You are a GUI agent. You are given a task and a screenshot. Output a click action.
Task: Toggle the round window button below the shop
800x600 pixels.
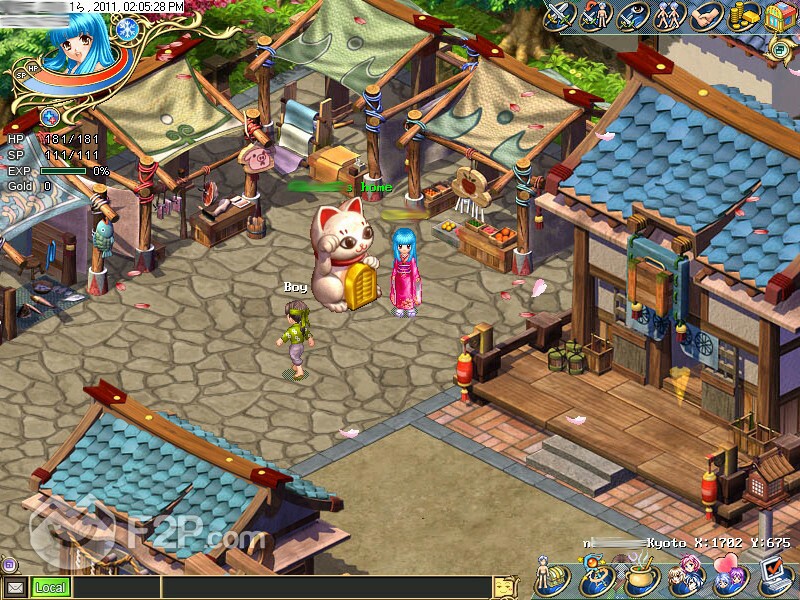(x=780, y=46)
